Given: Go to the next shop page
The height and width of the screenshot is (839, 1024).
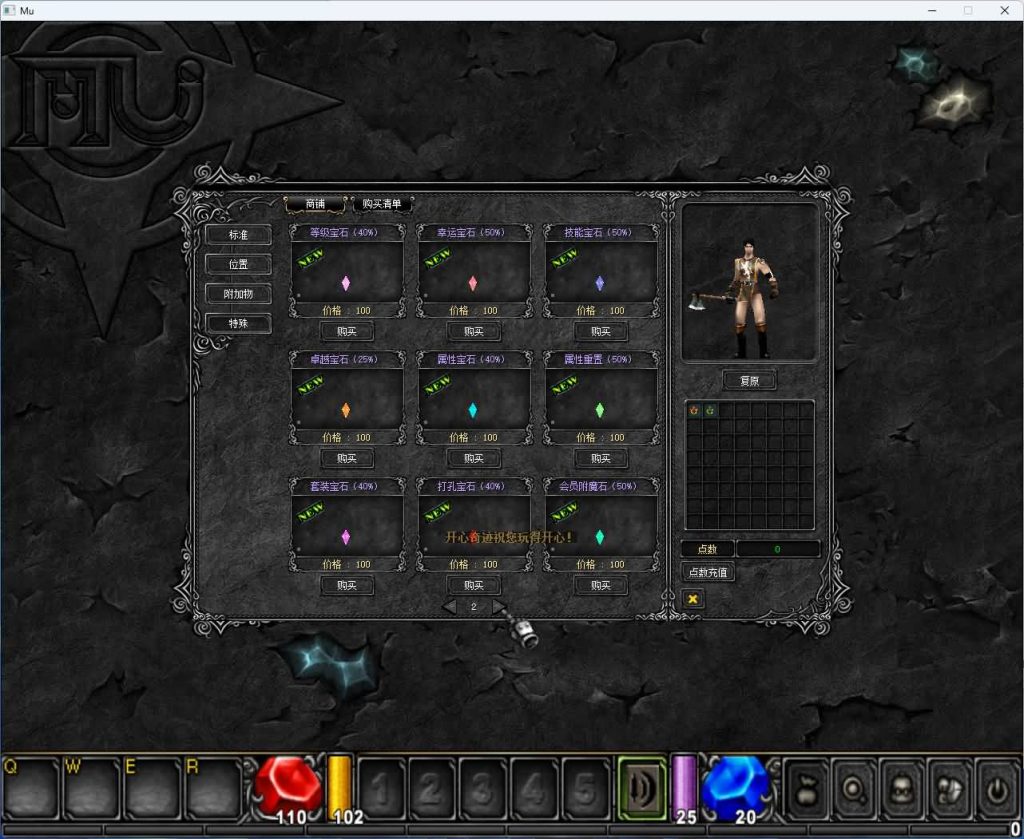Looking at the screenshot, I should (x=498, y=607).
